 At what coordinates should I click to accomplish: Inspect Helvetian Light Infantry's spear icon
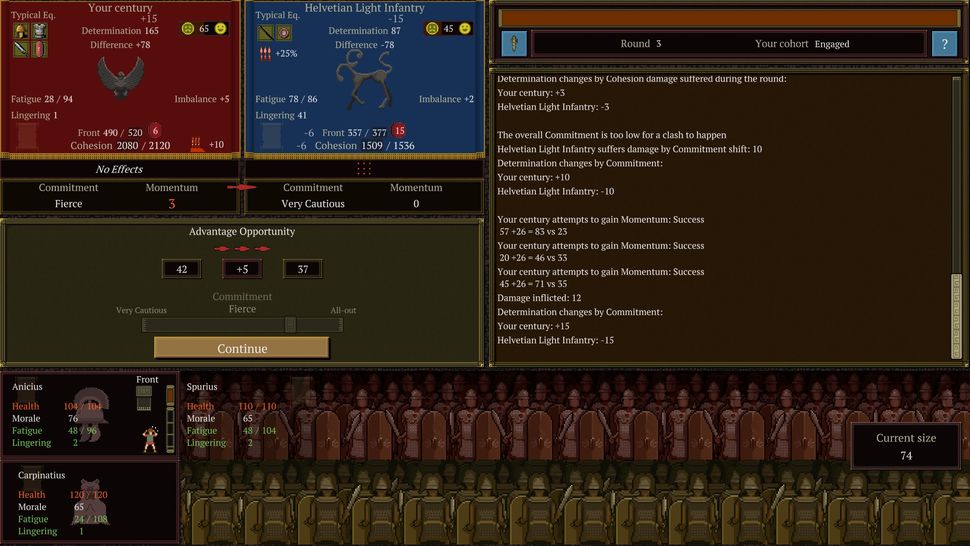pos(265,32)
